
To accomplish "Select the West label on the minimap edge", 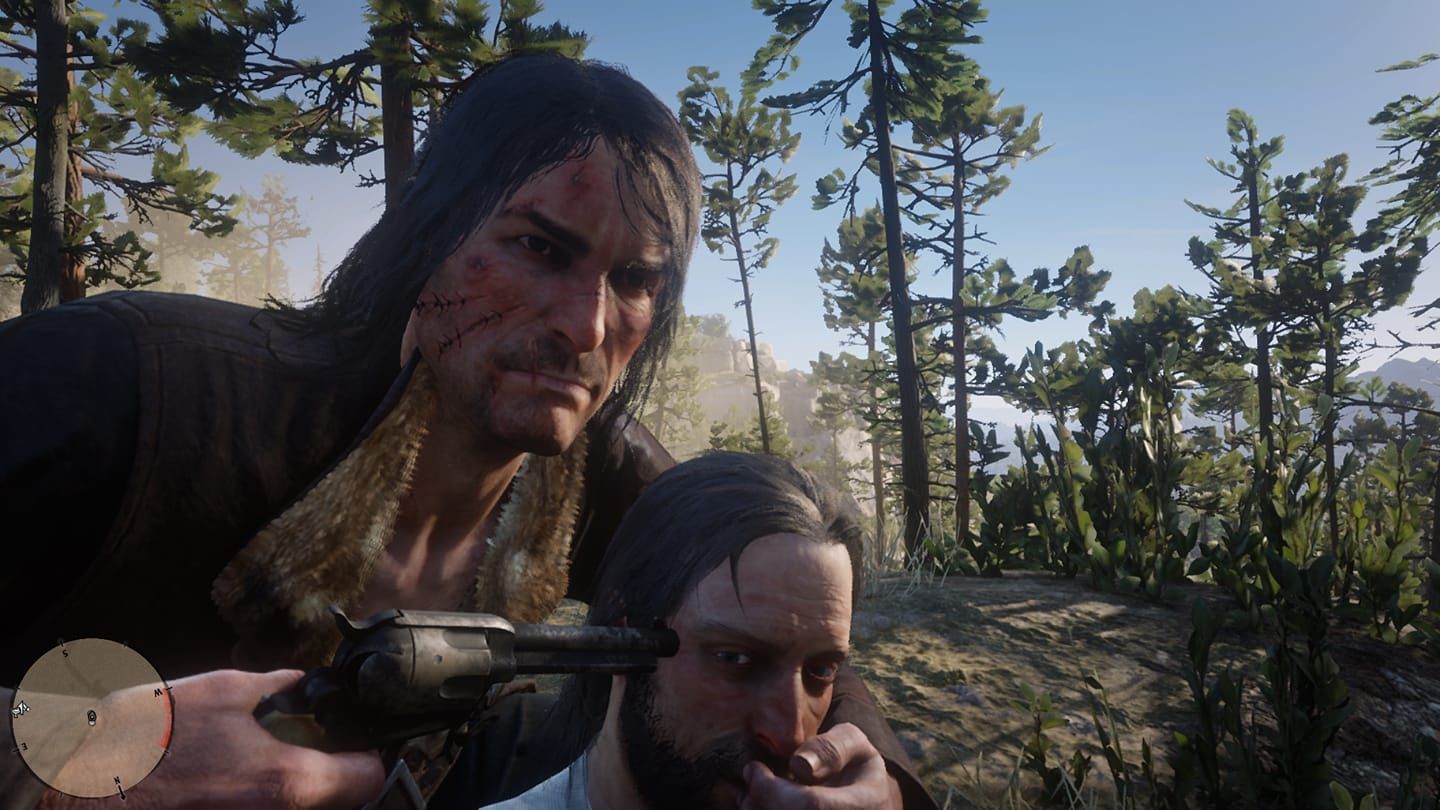I will point(157,692).
